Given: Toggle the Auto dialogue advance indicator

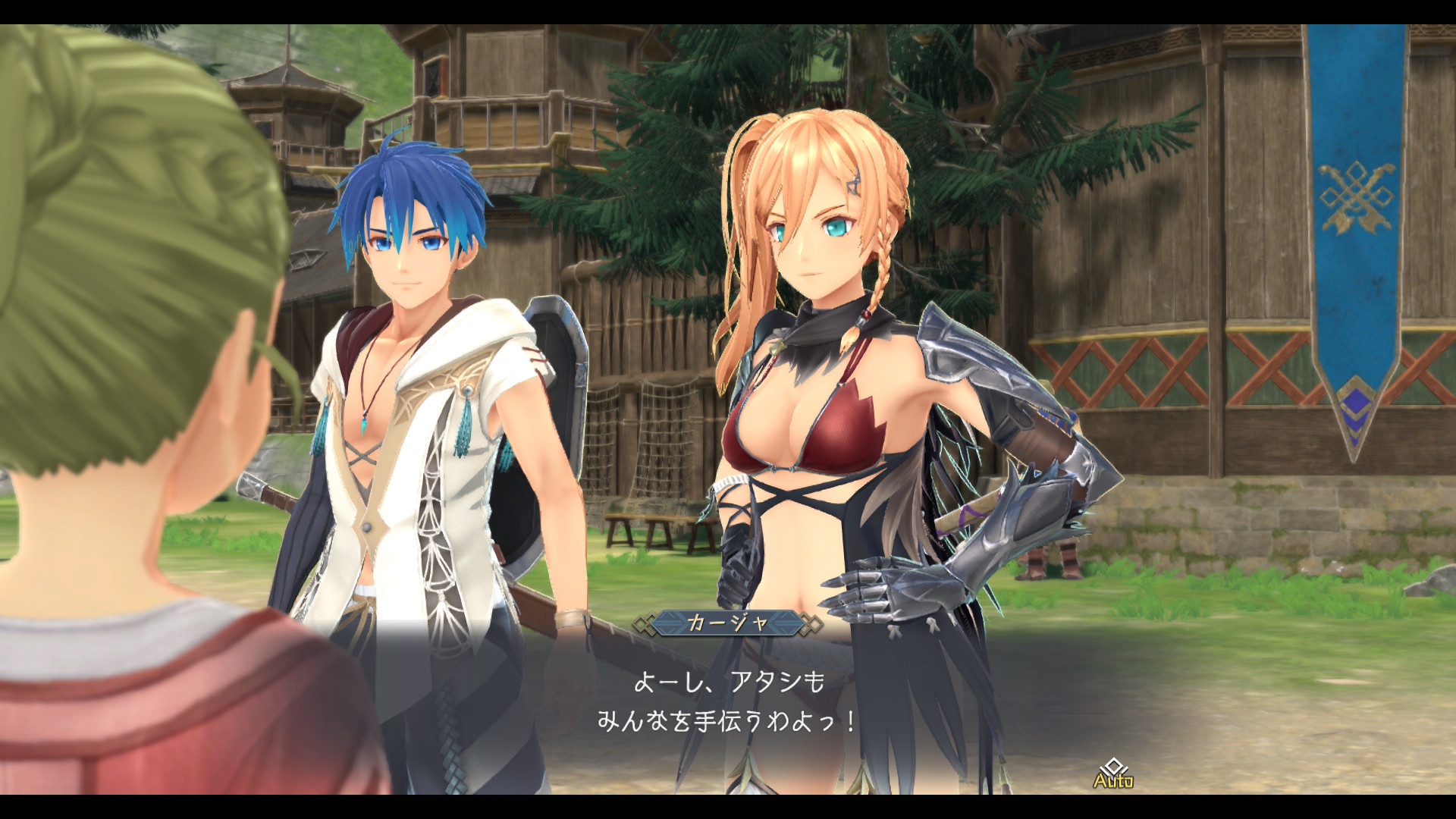Looking at the screenshot, I should [1112, 775].
